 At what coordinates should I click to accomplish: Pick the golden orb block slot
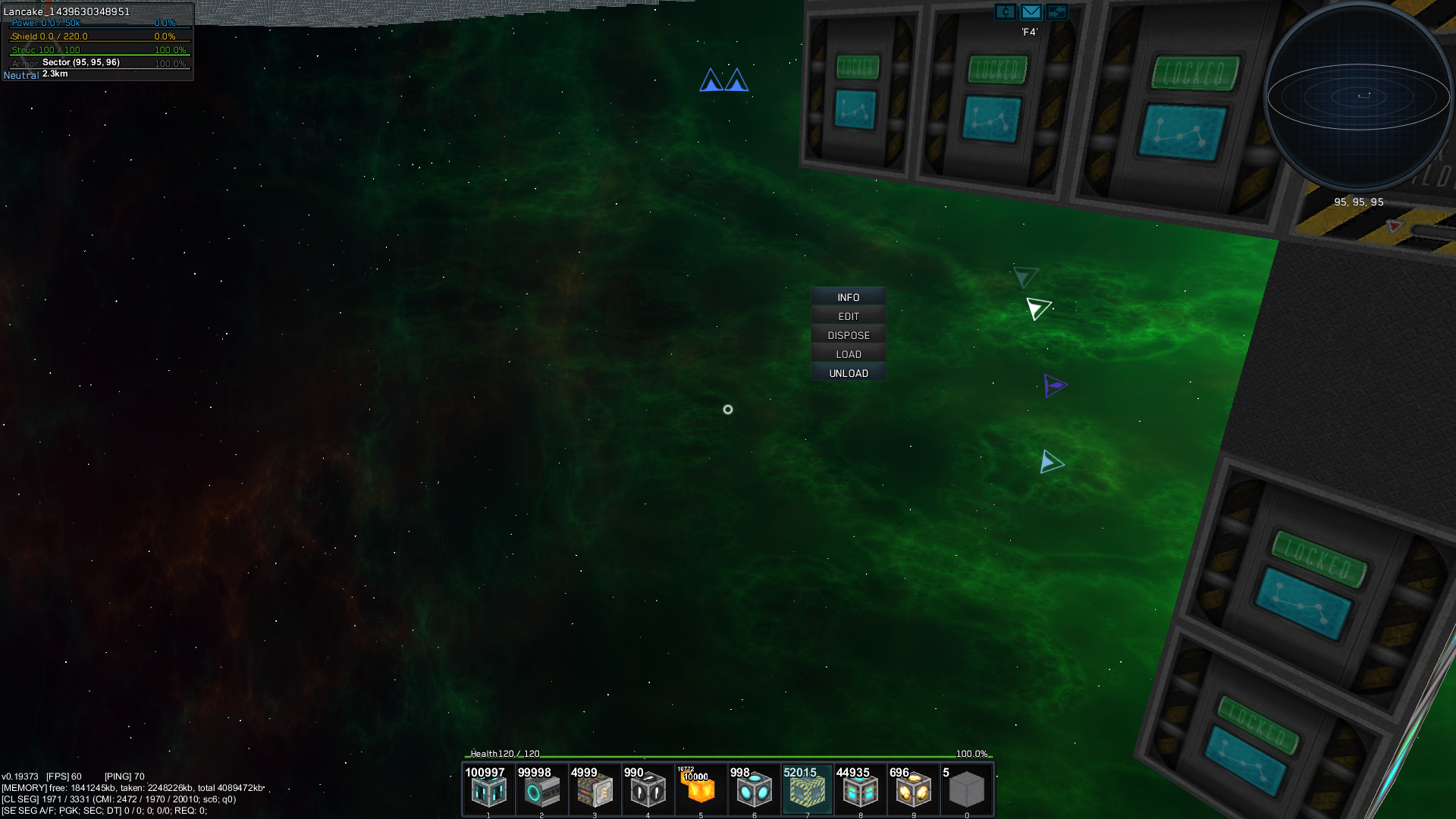pyautogui.click(x=913, y=790)
